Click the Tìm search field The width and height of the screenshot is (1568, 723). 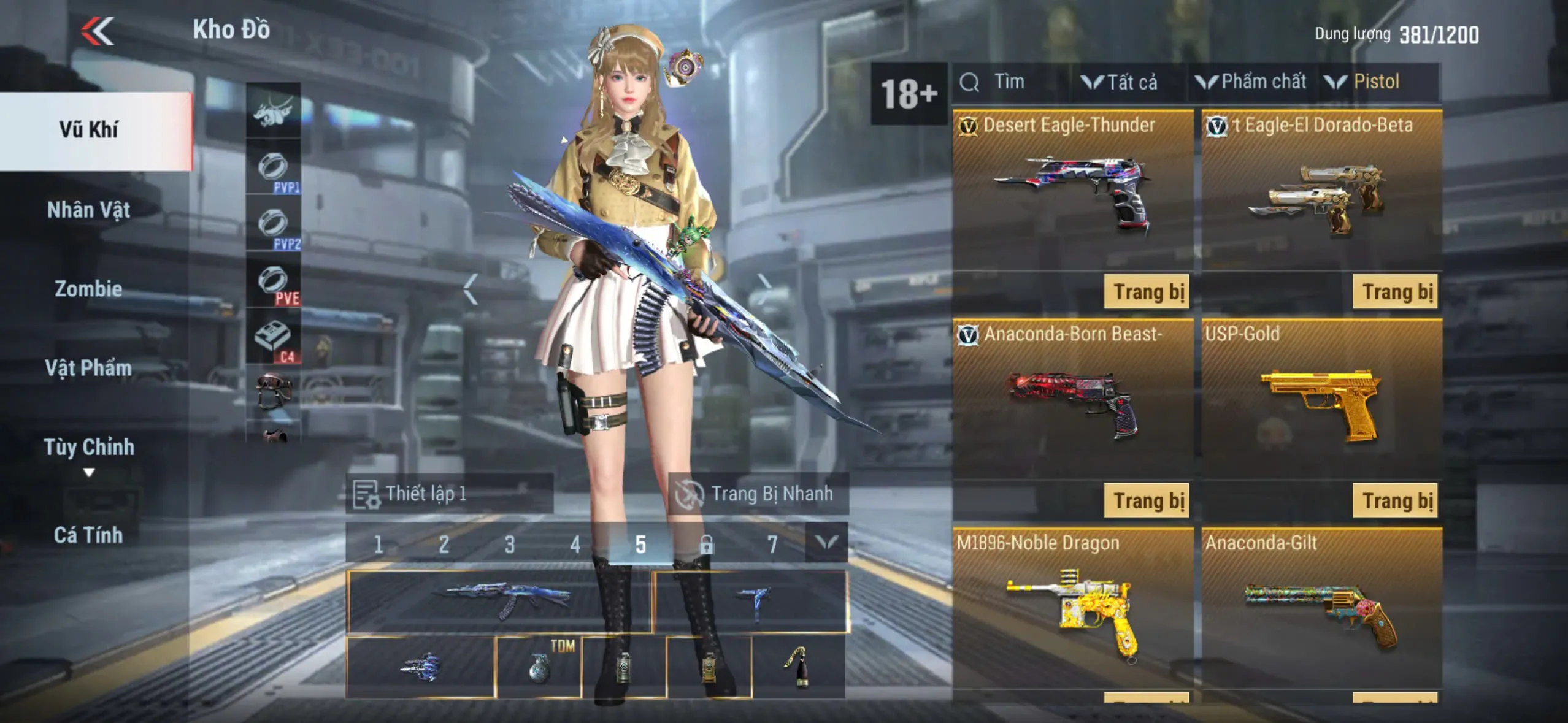tap(1009, 82)
